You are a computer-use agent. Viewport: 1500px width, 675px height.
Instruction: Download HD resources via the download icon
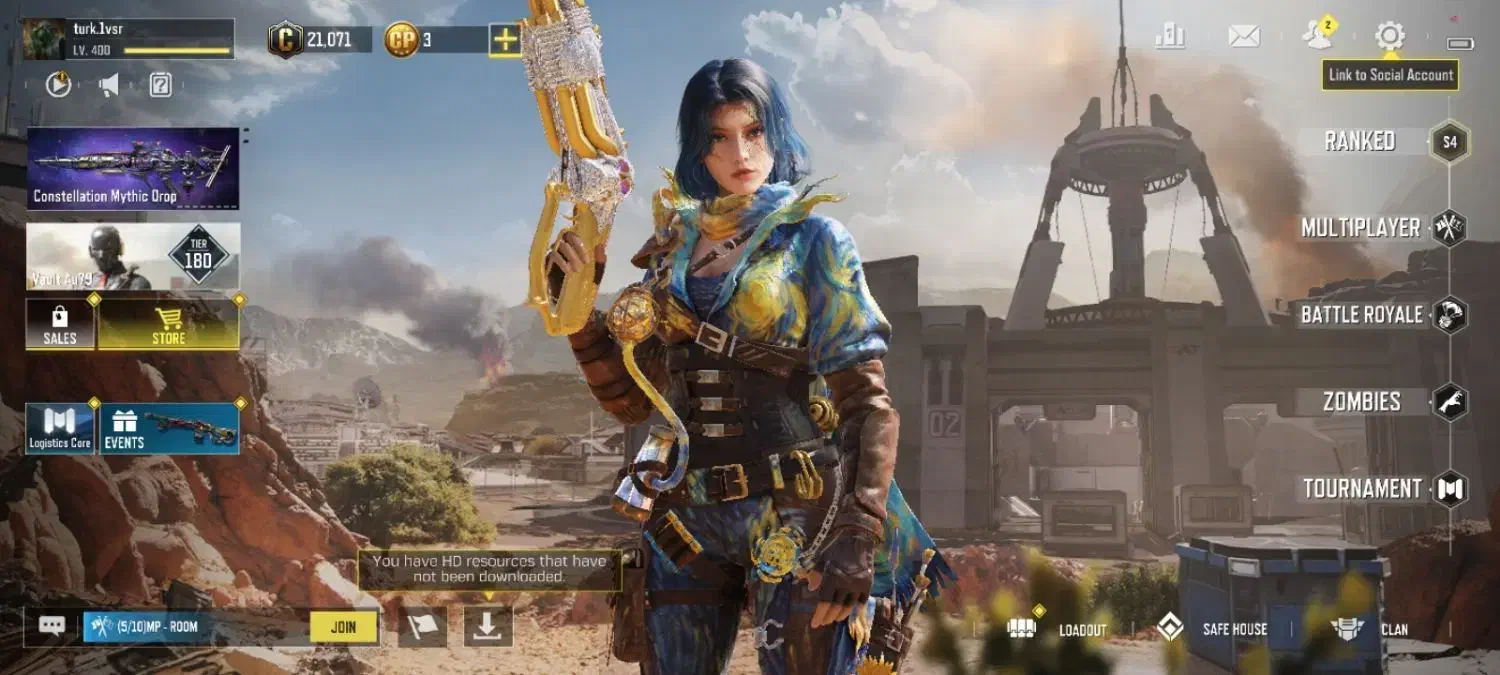[x=488, y=626]
